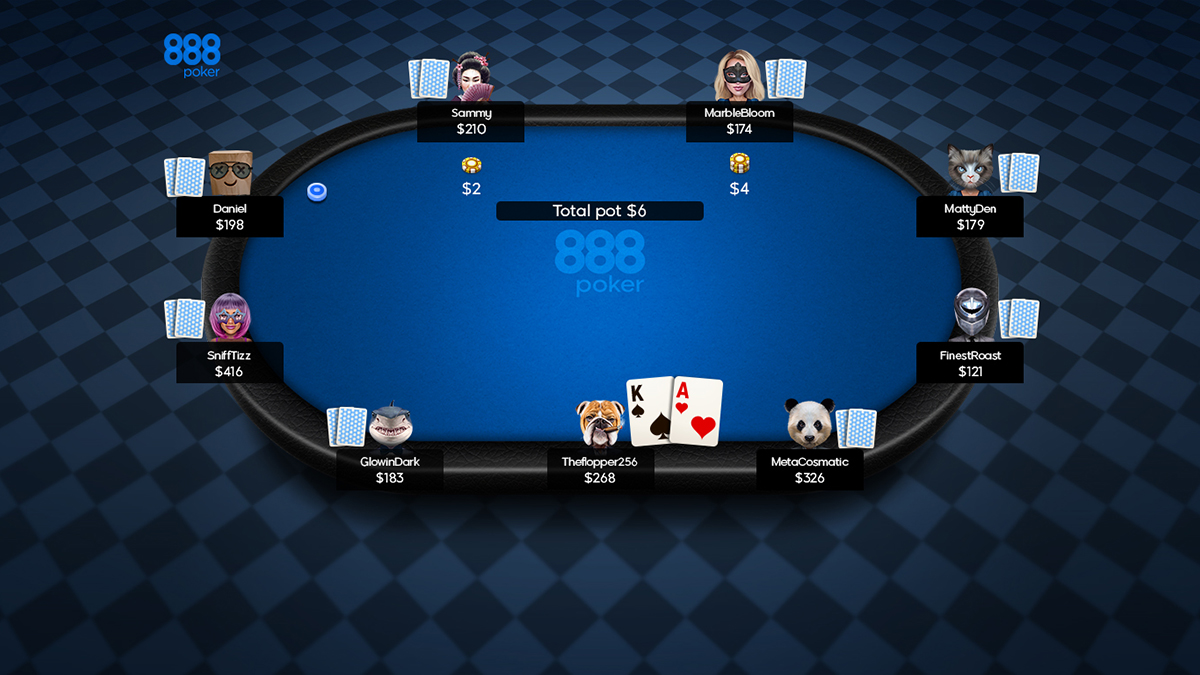Image resolution: width=1200 pixels, height=675 pixels.
Task: Select GlowinDark's player box
Action: tap(389, 470)
